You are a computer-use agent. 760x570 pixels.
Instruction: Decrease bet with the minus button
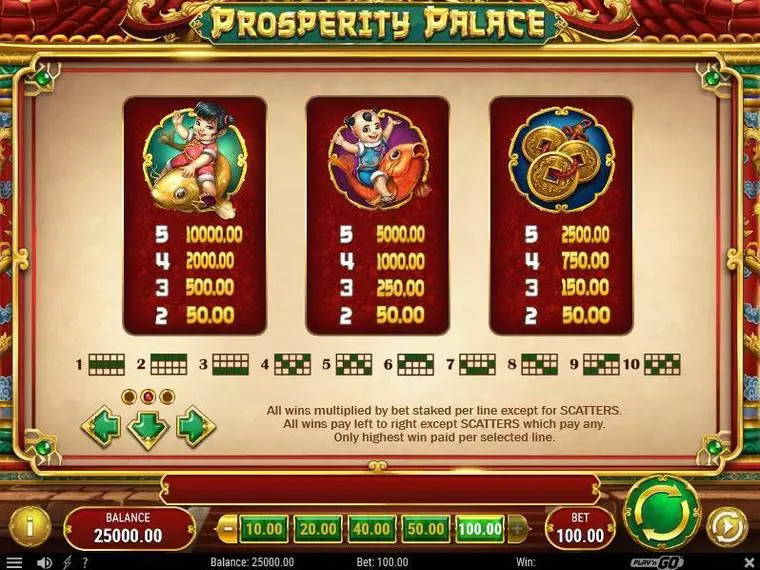coord(228,527)
